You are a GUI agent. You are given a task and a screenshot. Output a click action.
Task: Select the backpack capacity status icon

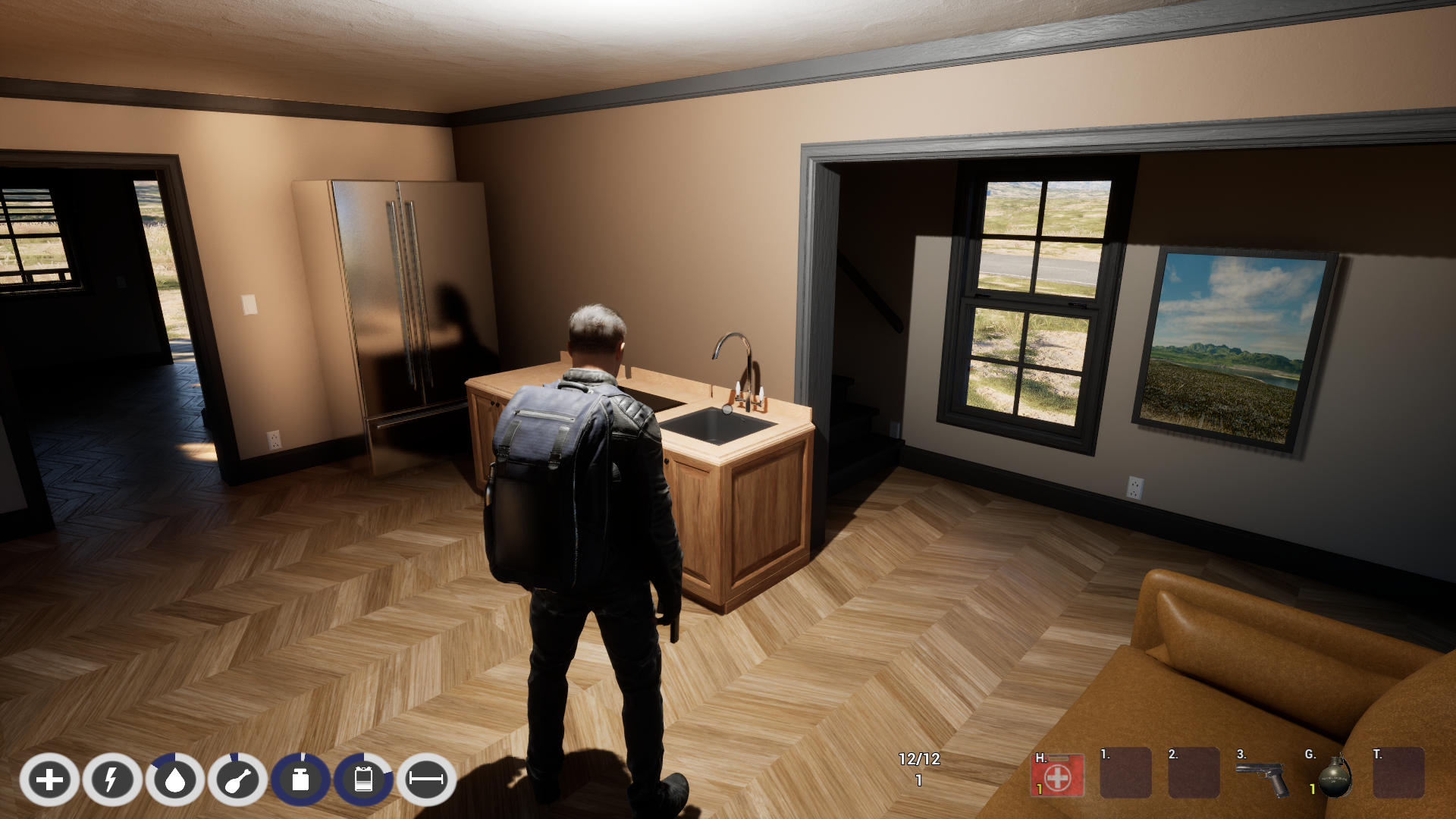tap(363, 780)
